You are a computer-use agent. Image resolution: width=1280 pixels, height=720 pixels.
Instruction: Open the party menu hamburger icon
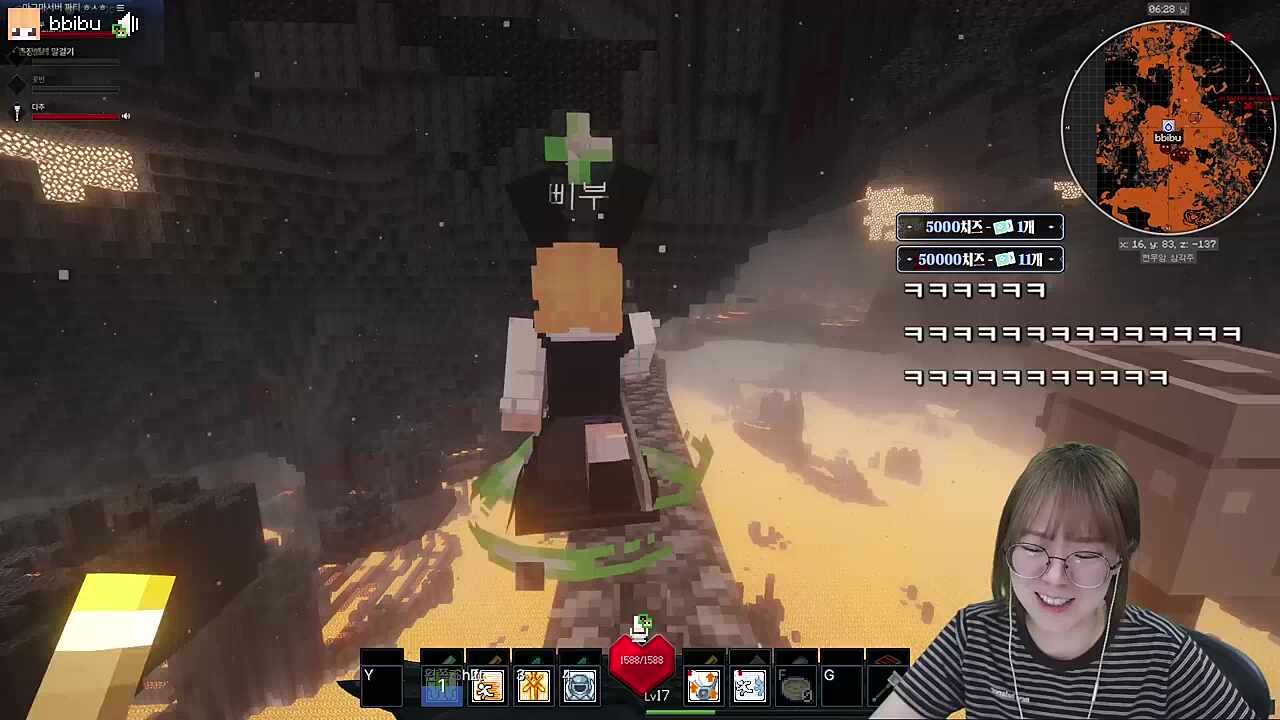coord(121,8)
